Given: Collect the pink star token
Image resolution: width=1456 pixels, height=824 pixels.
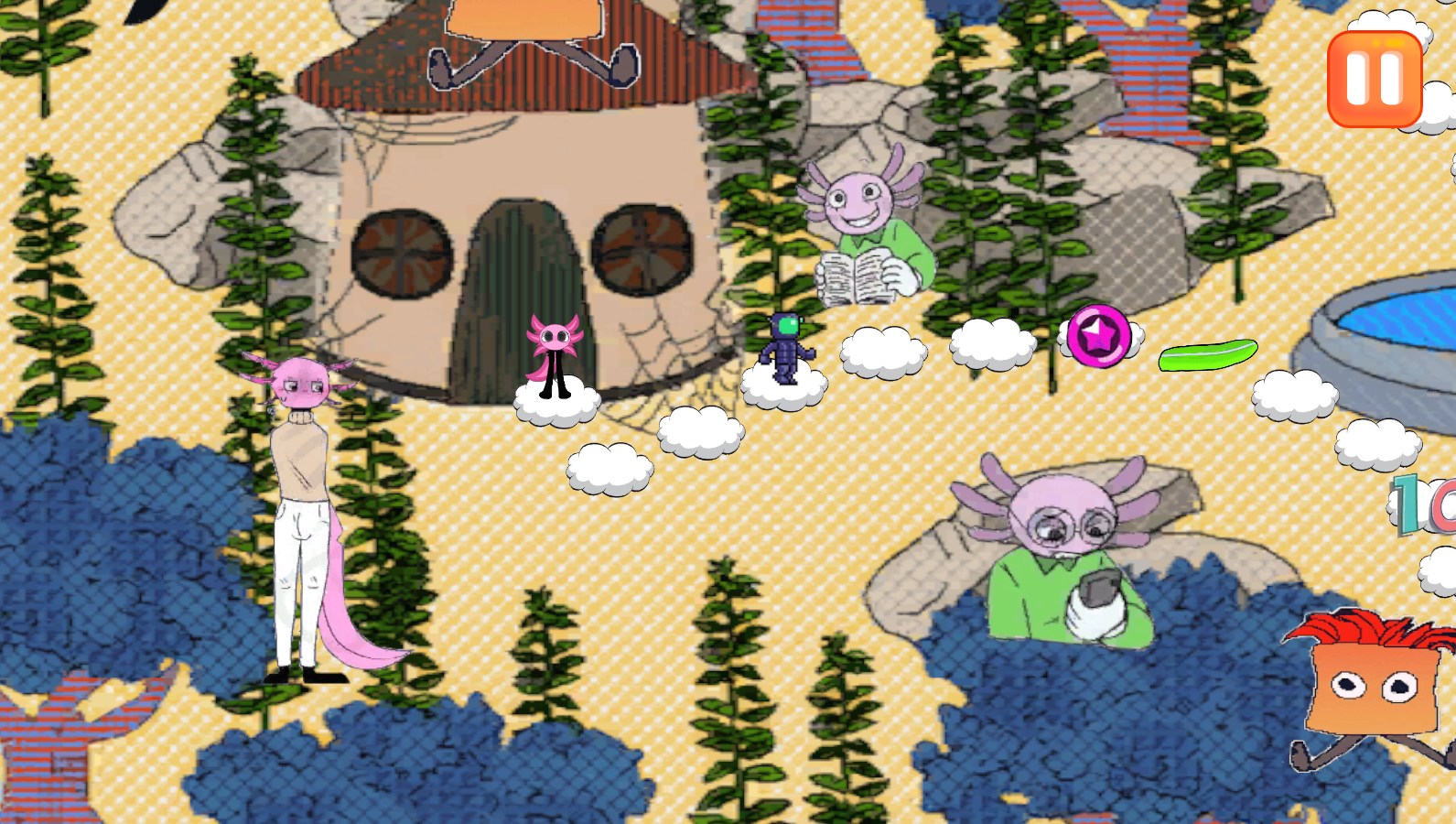Looking at the screenshot, I should (1097, 336).
